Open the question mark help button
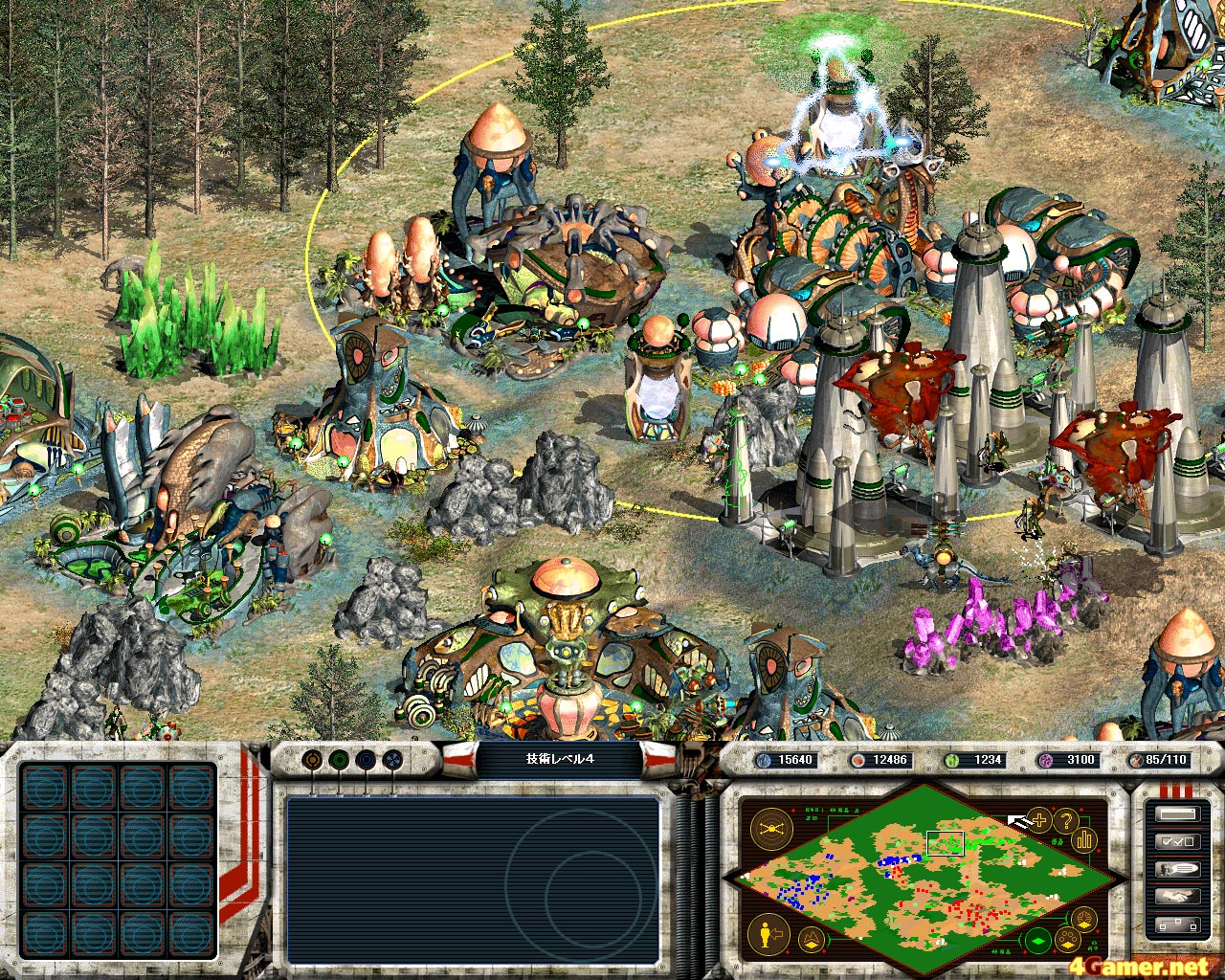The image size is (1225, 980). click(x=1065, y=820)
